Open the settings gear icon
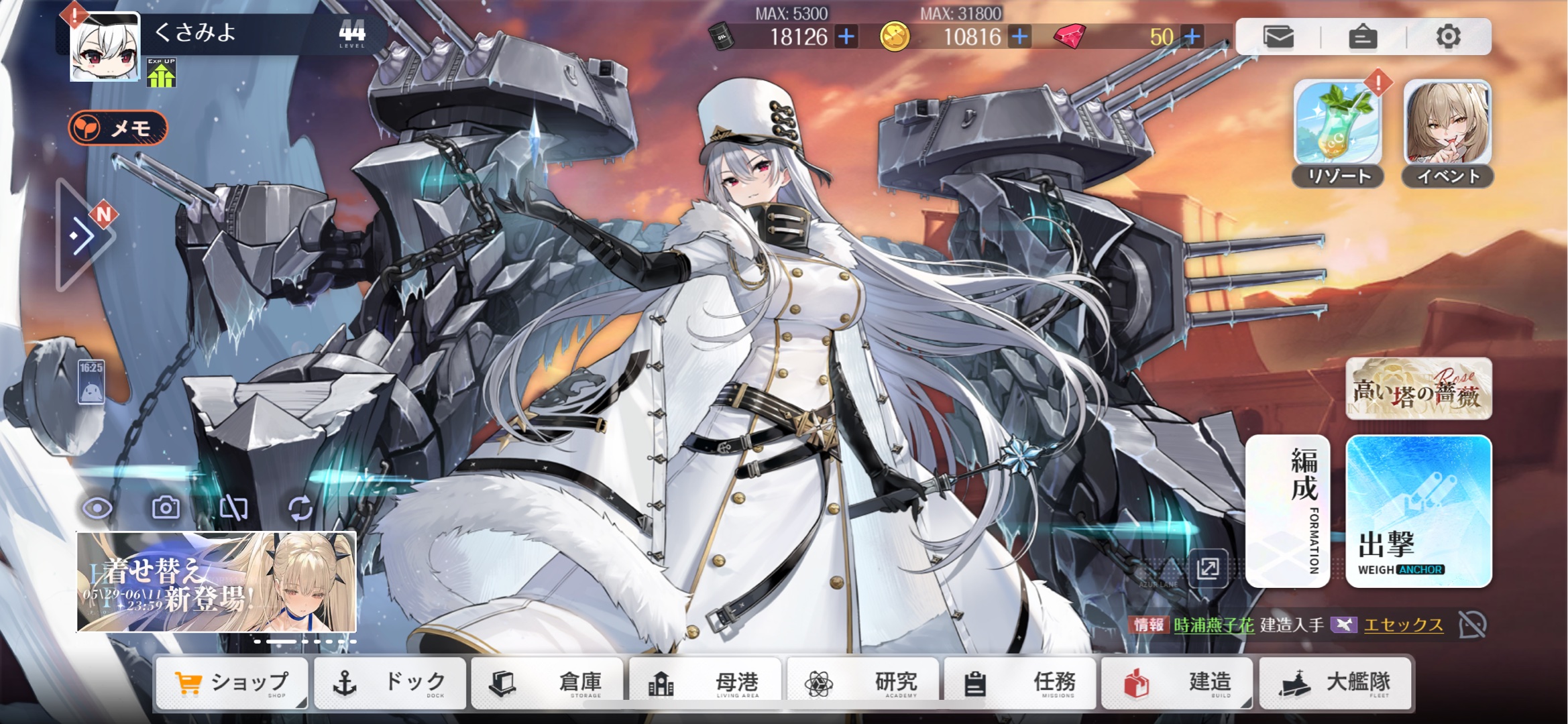 click(x=1448, y=36)
